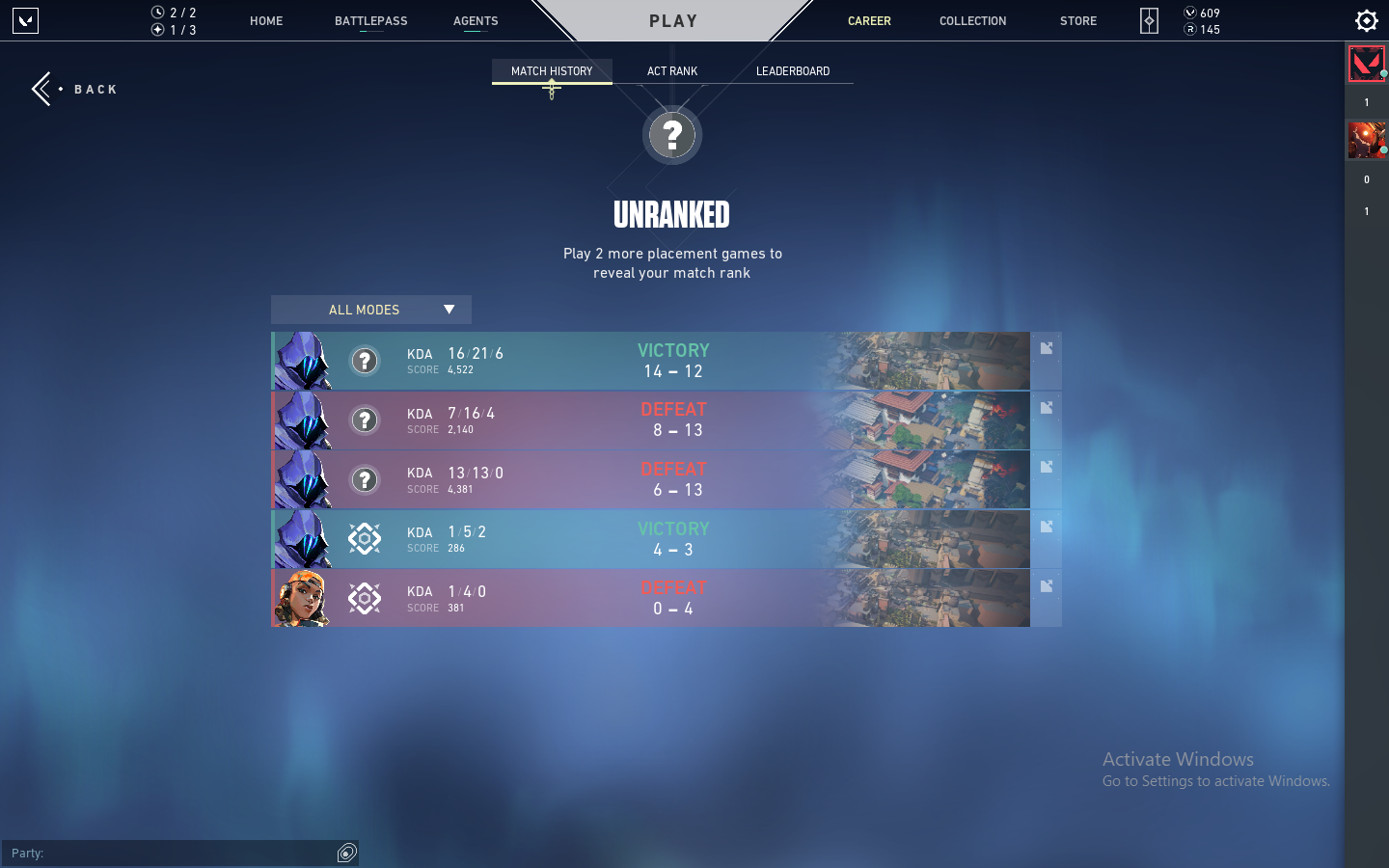Screen dimensions: 1389x868
Task: Open the LEADERBOARD tab
Action: coord(791,70)
